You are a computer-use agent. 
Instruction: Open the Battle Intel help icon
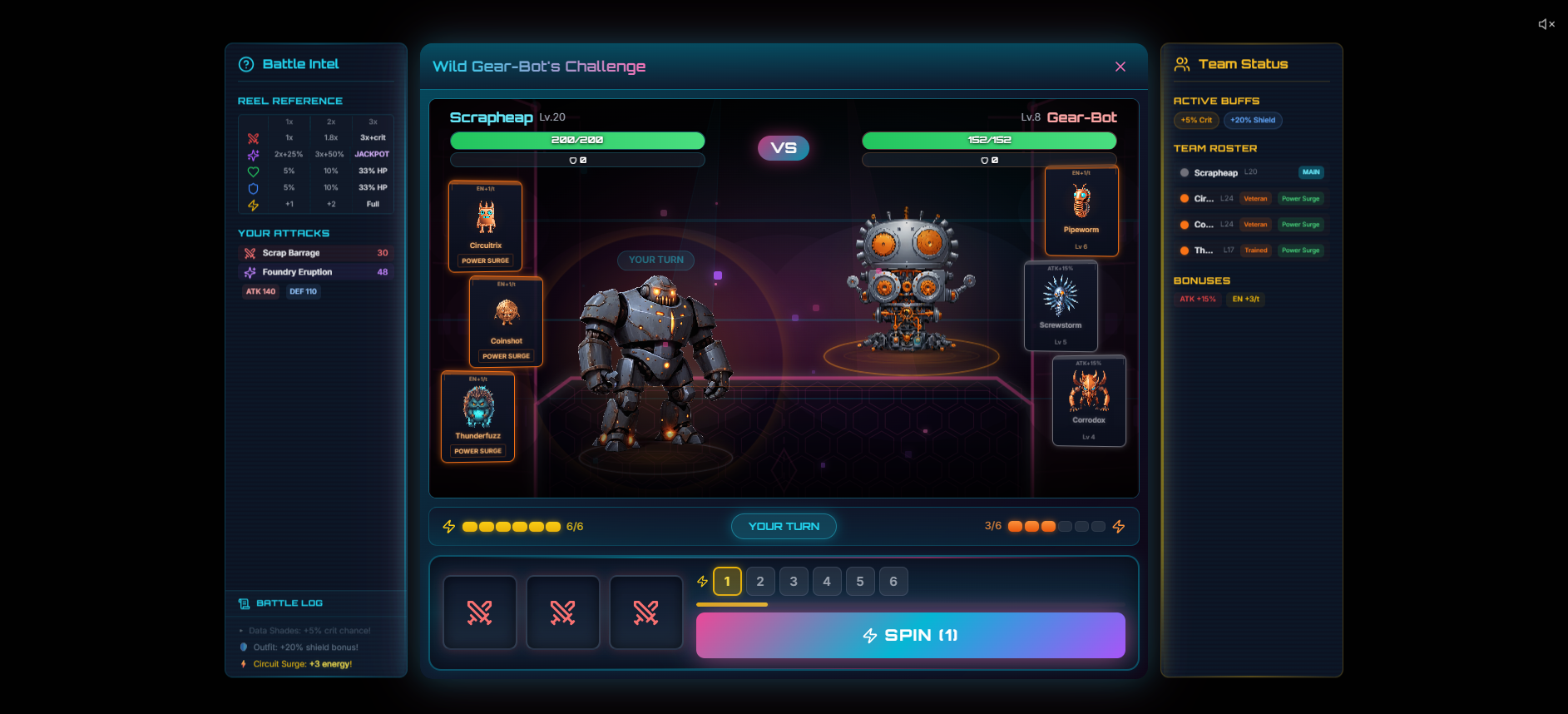coord(245,63)
